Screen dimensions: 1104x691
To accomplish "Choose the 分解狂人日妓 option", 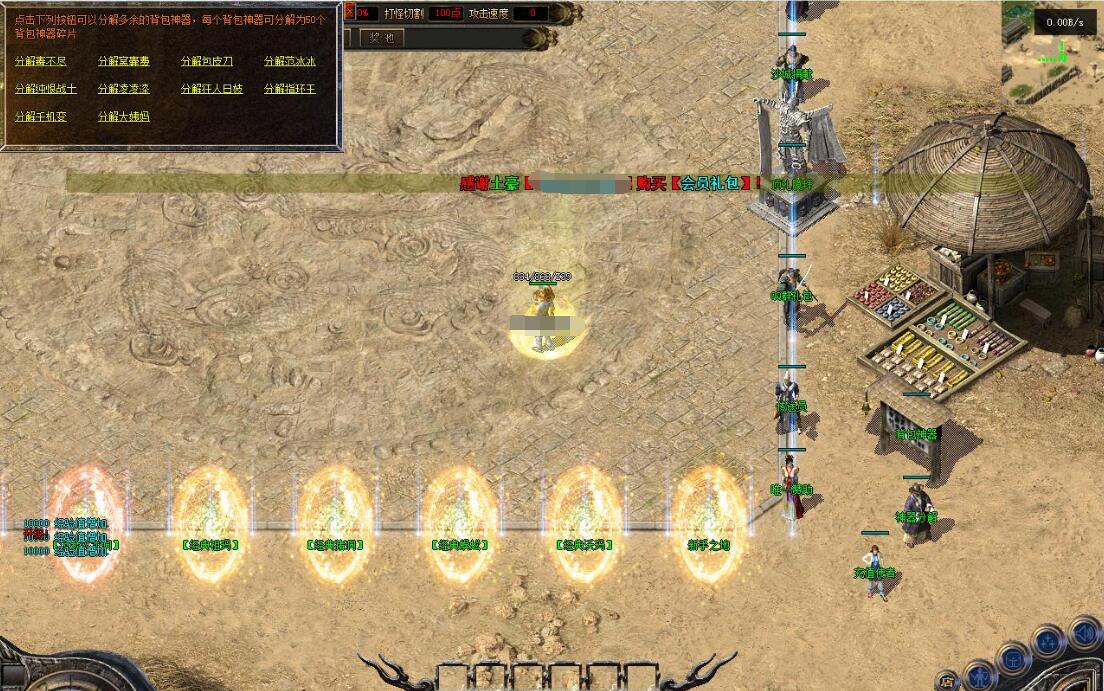I will click(212, 89).
